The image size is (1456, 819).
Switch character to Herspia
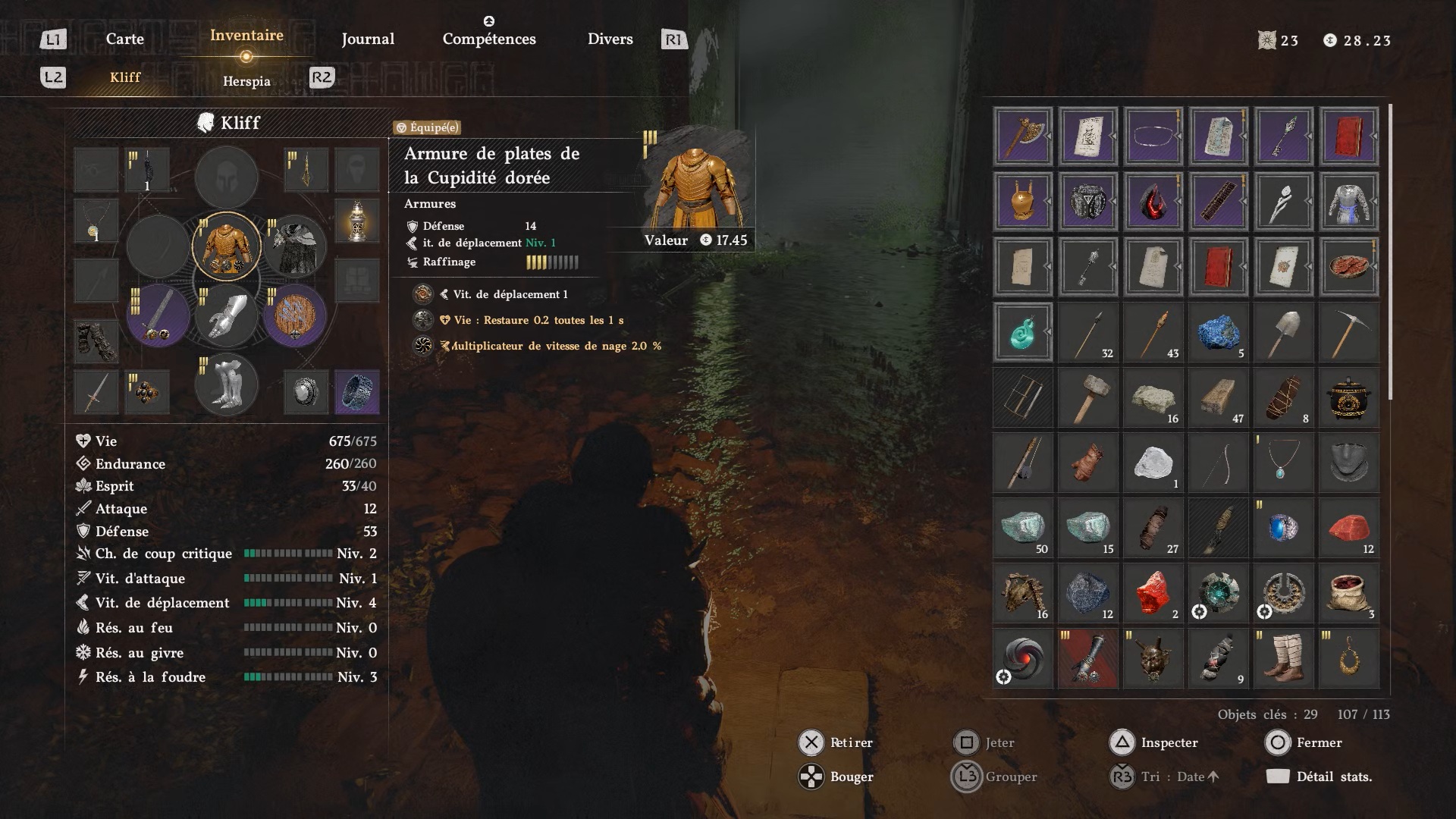(246, 81)
